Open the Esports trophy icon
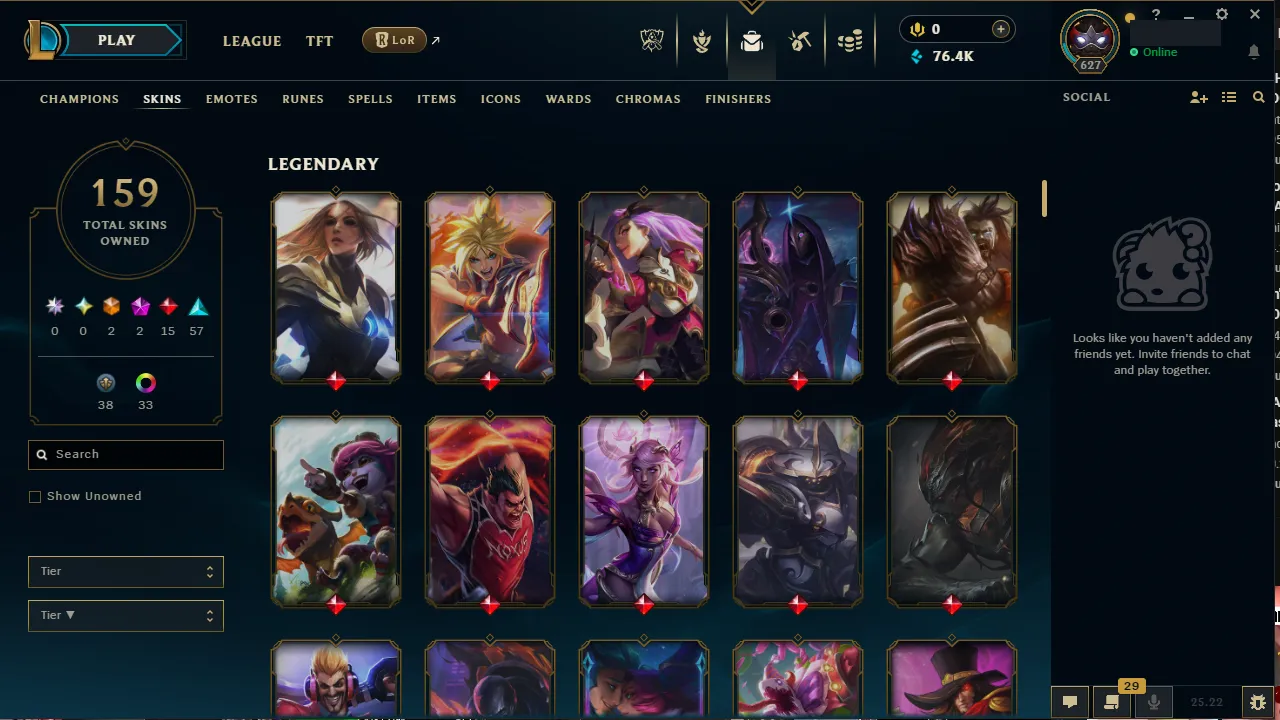The width and height of the screenshot is (1280, 720). click(651, 41)
